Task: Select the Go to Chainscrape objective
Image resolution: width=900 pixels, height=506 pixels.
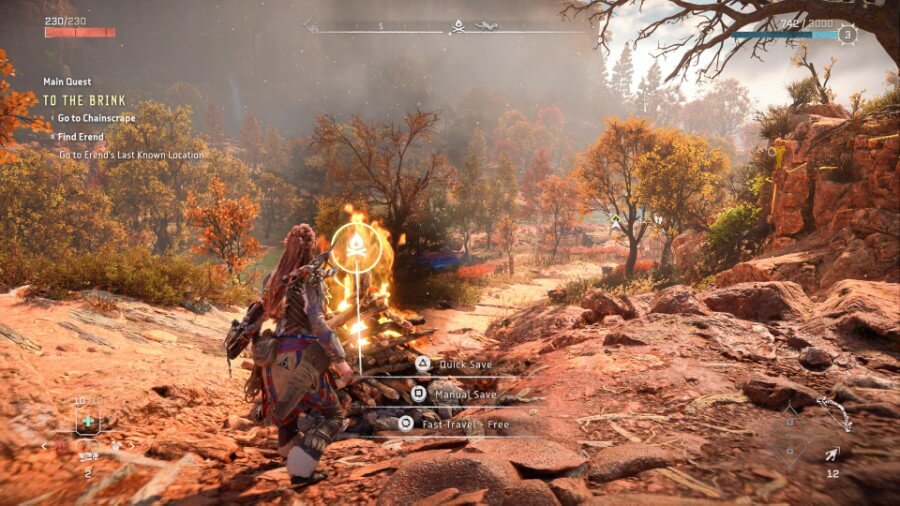Action: [97, 118]
